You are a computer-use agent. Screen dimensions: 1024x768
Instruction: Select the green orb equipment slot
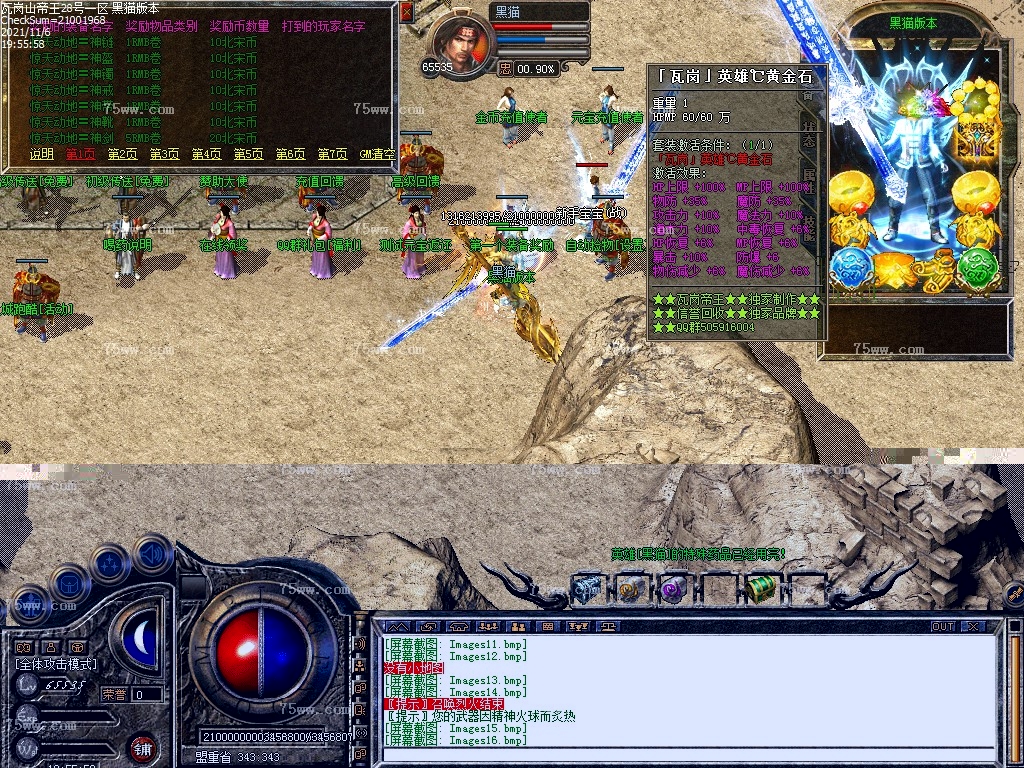pyautogui.click(x=979, y=268)
